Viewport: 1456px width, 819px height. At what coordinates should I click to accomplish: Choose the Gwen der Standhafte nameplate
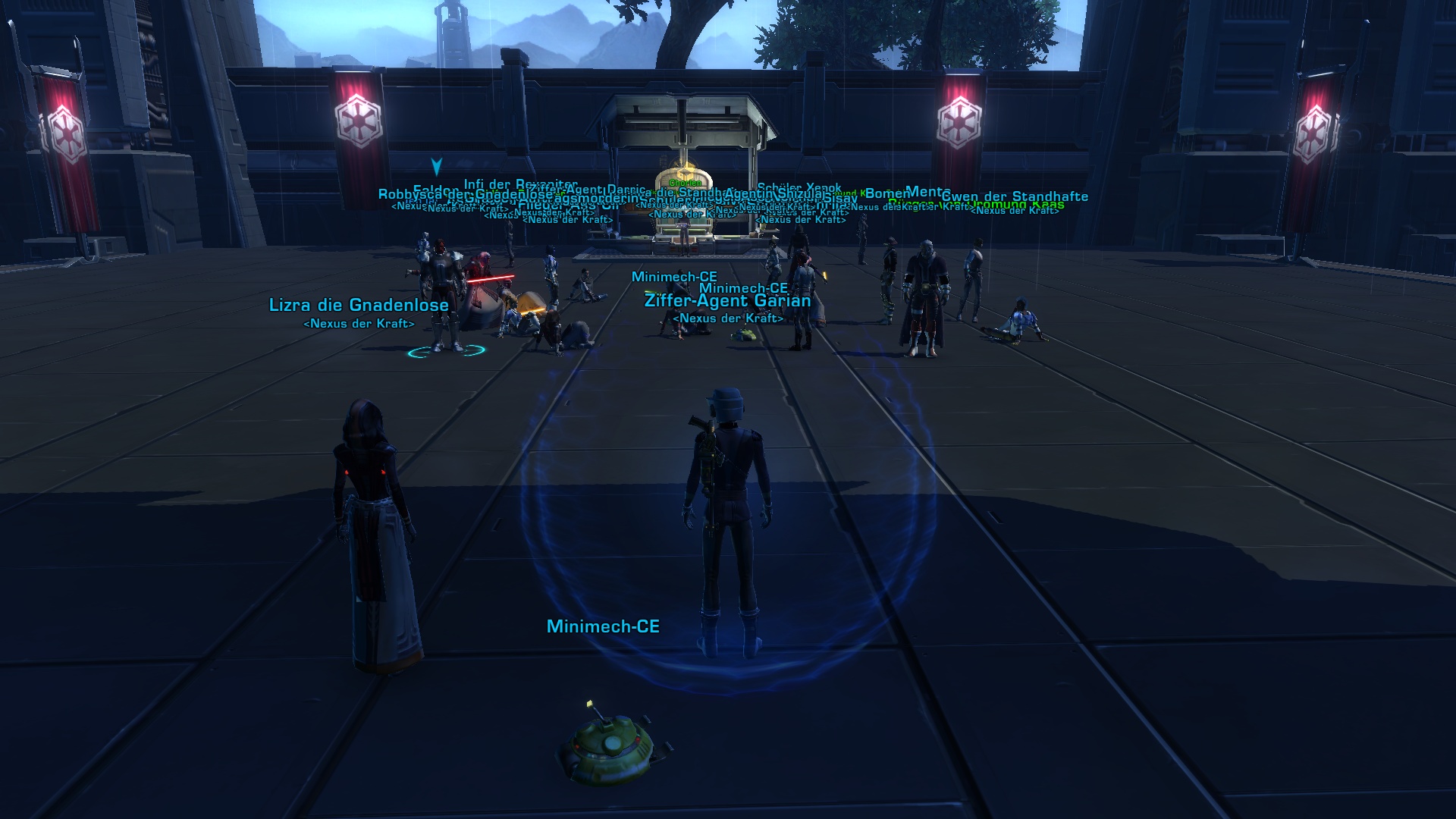1015,197
